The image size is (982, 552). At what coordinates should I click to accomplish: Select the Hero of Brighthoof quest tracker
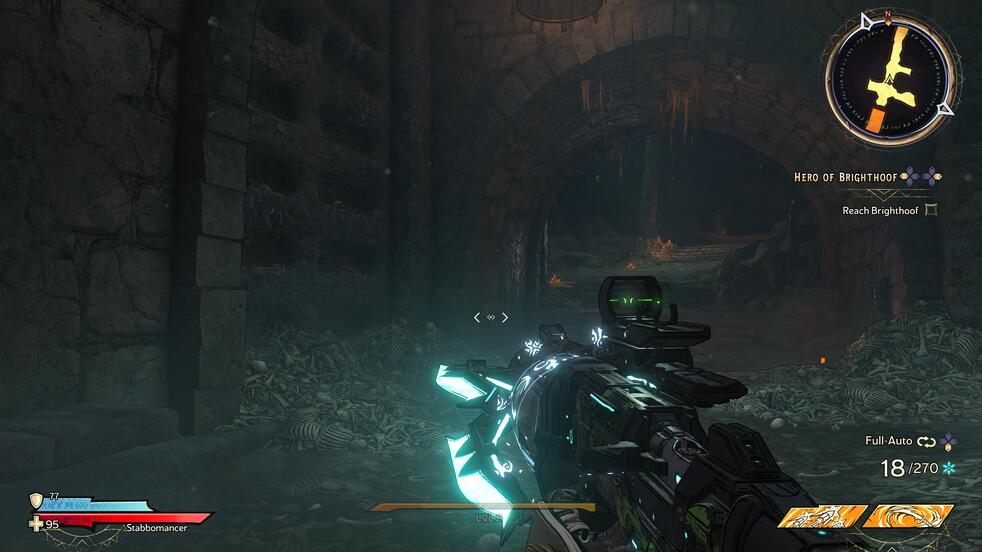click(846, 177)
